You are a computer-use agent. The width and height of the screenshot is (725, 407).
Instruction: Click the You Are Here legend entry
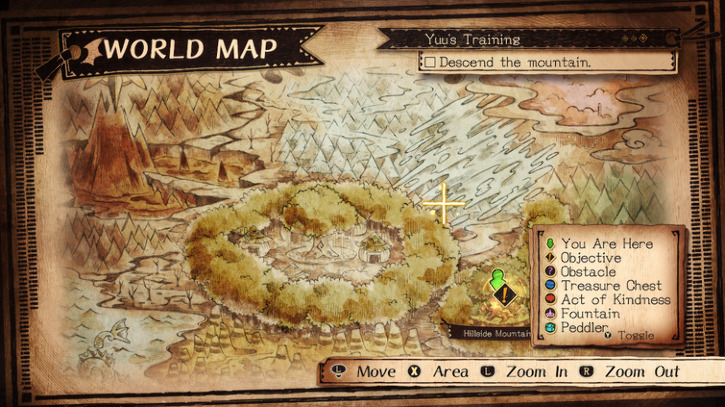(x=606, y=244)
